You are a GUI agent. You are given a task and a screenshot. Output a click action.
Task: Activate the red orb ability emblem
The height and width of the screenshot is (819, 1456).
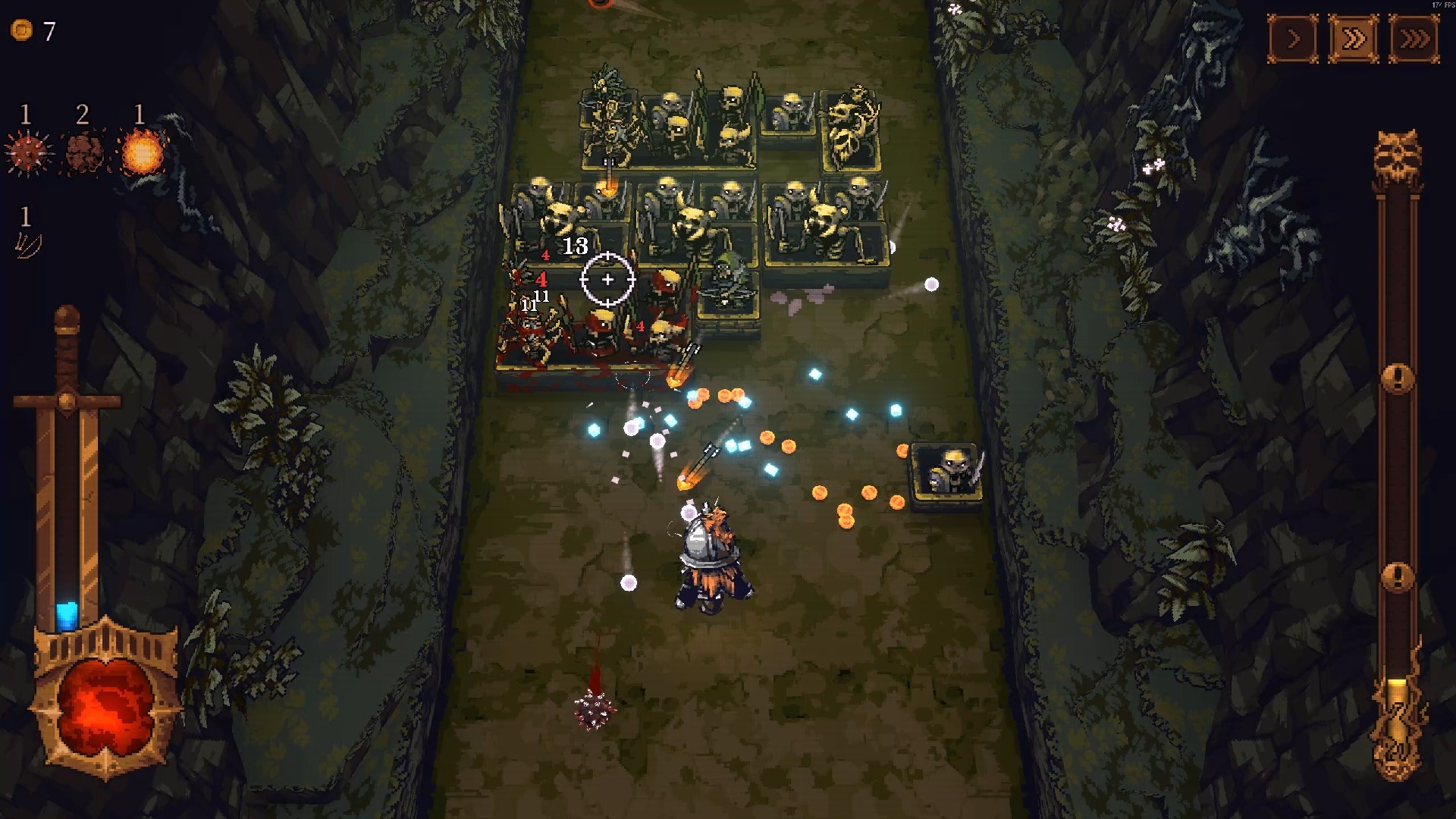105,707
